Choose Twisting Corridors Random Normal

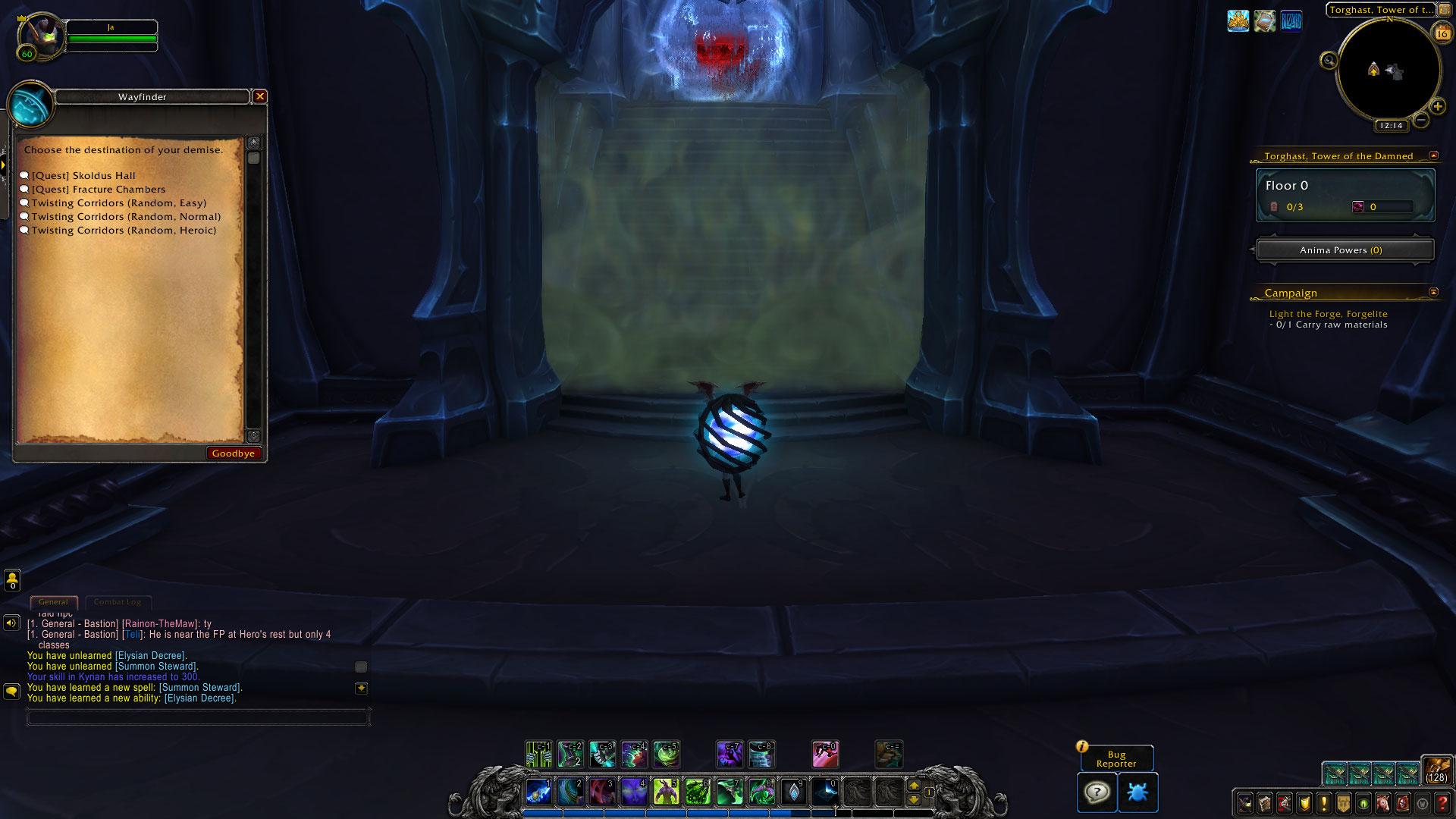pos(126,217)
